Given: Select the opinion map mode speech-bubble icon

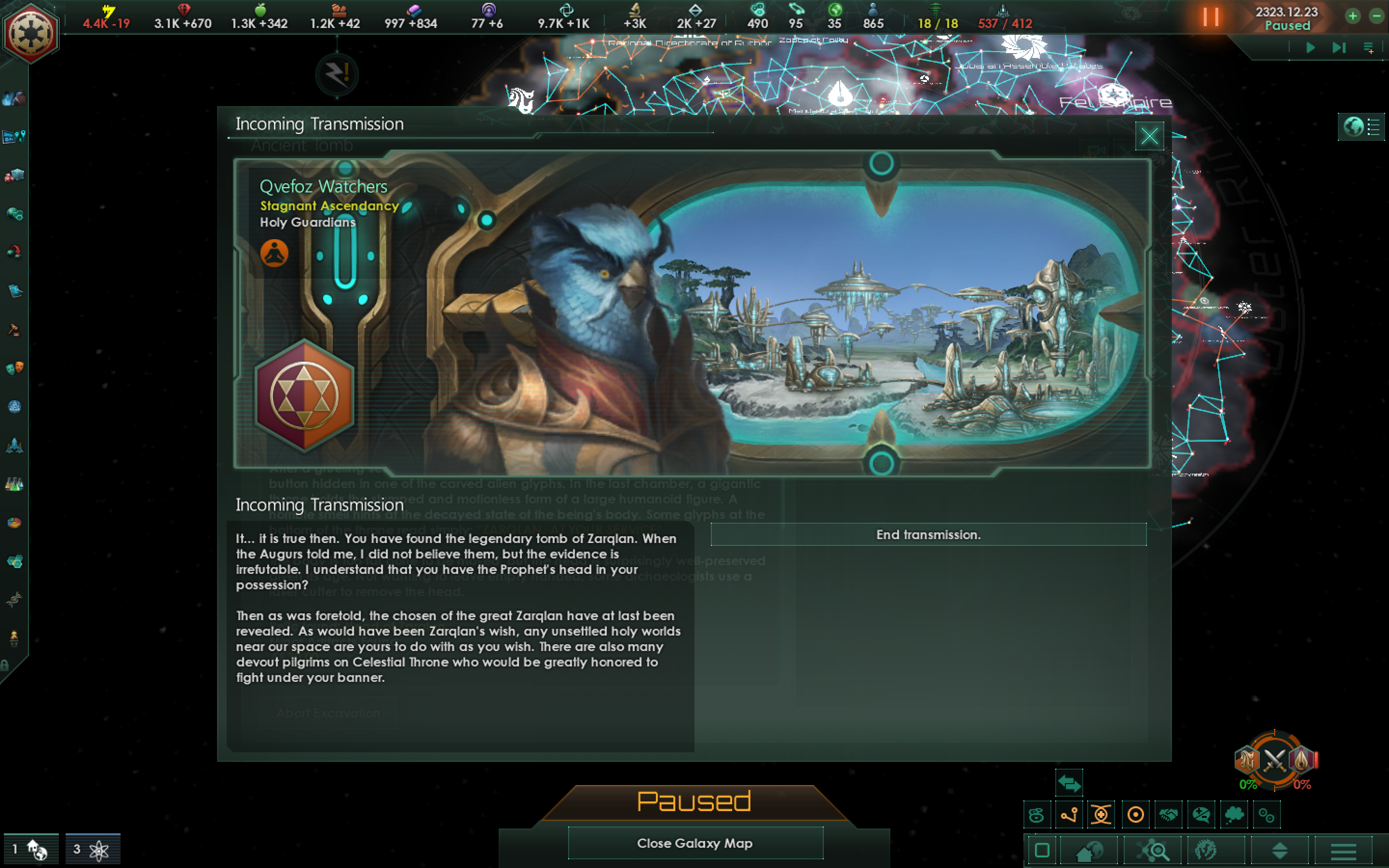Looking at the screenshot, I should 1201,814.
